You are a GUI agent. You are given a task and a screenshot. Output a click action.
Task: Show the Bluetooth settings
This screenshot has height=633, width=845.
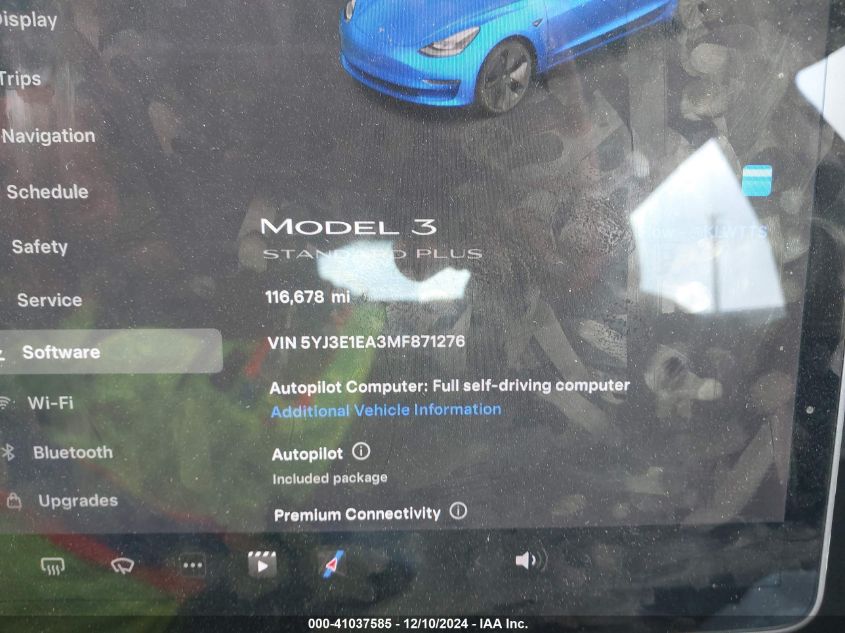click(72, 452)
